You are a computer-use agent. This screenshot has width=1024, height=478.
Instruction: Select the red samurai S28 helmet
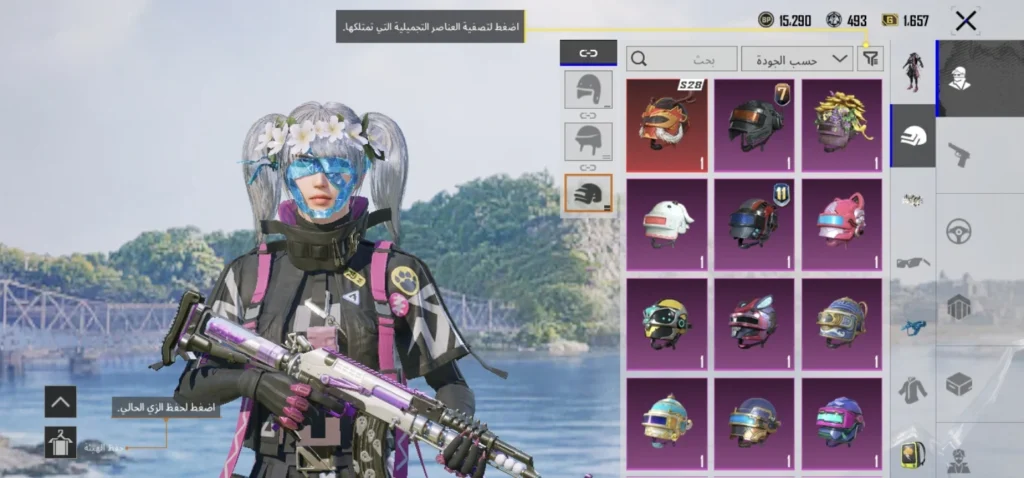(x=666, y=126)
